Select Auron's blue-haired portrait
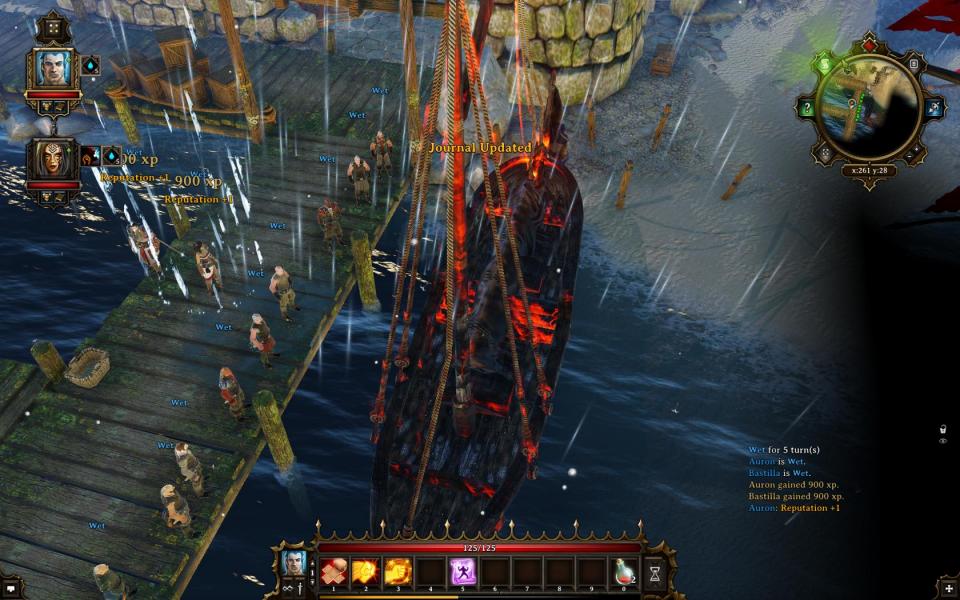The image size is (960, 600). click(x=52, y=68)
